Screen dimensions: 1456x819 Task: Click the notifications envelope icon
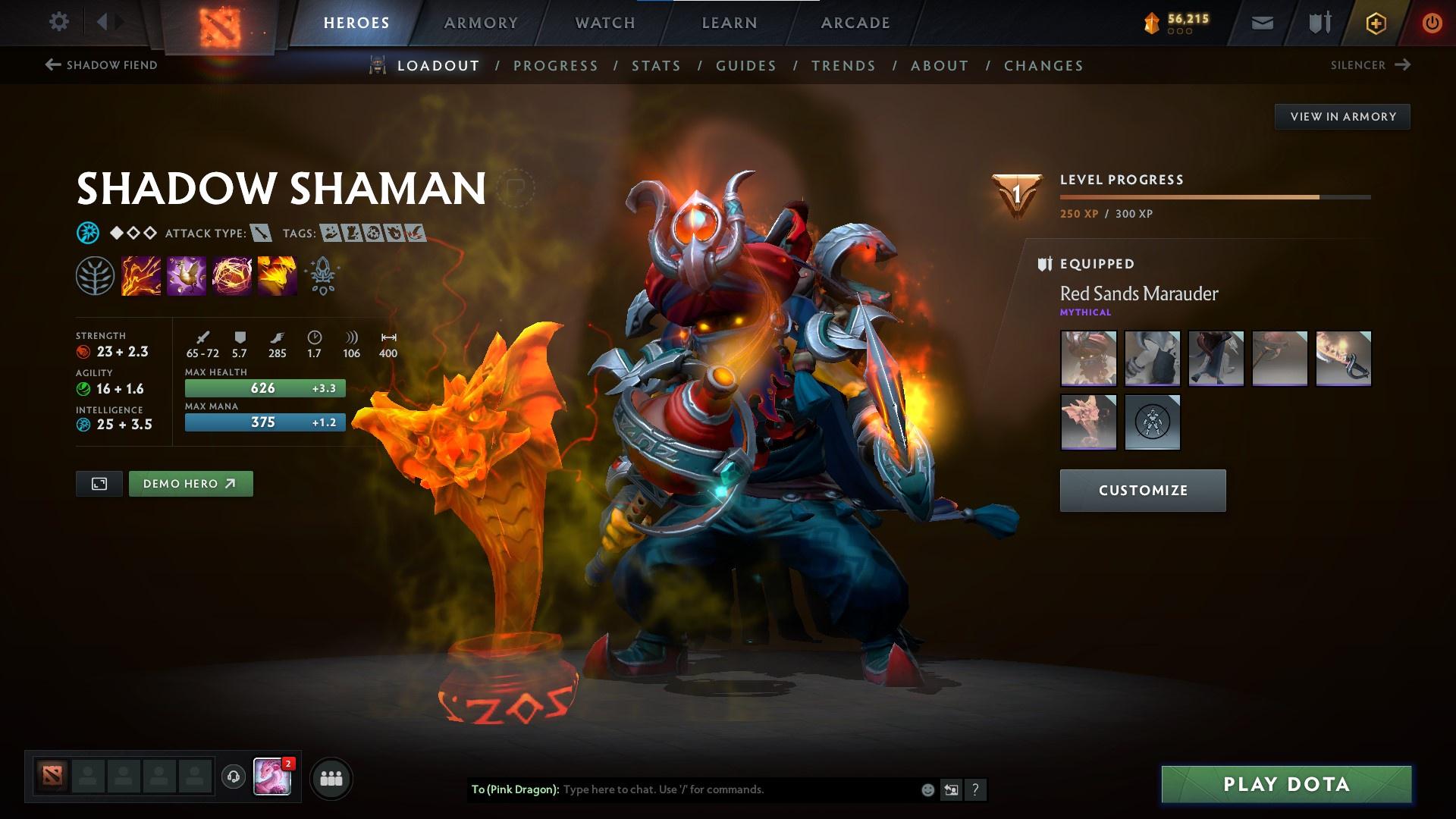(1261, 22)
